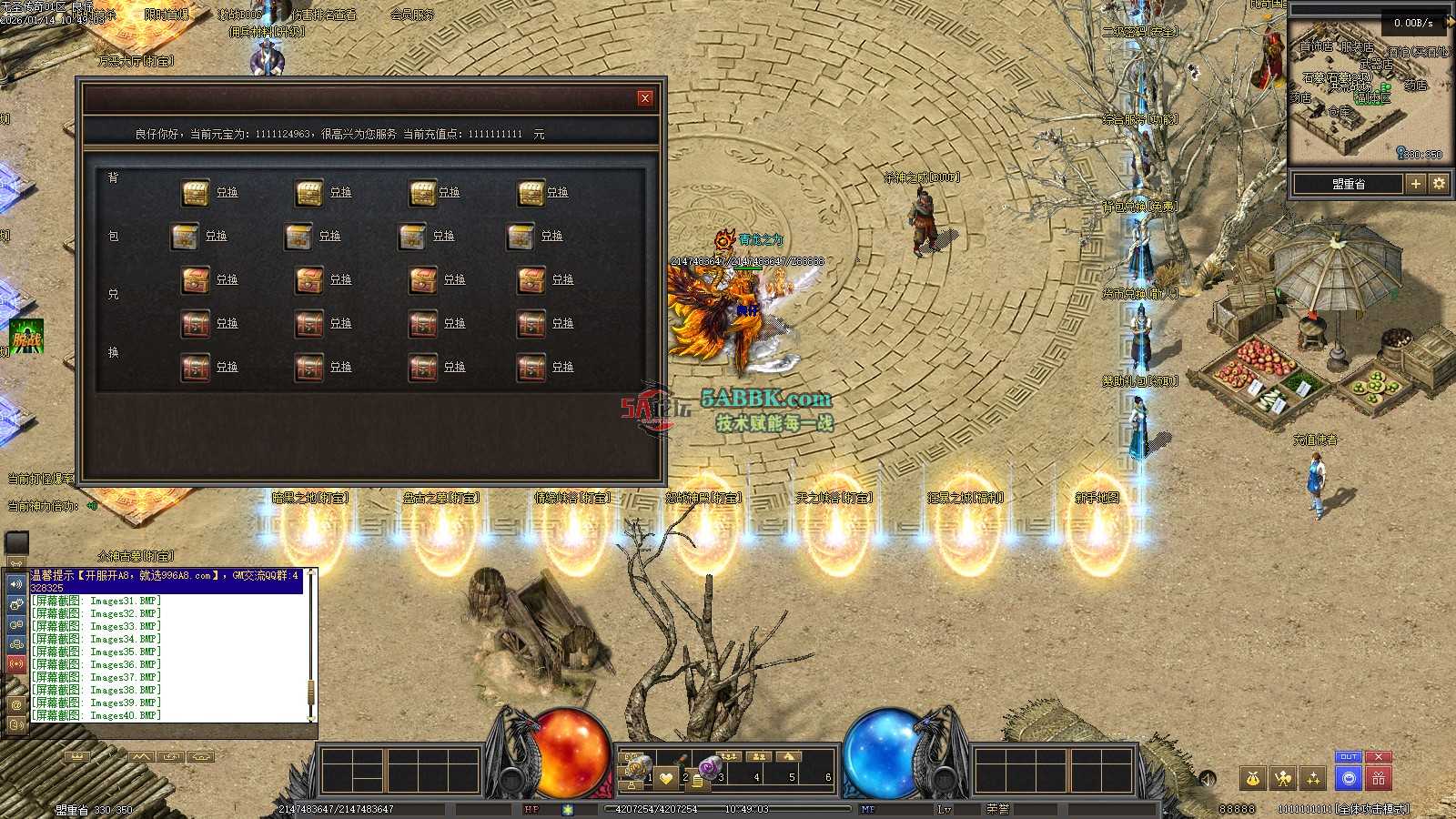
Task: Click the plus button below the minimap
Action: 1416,184
